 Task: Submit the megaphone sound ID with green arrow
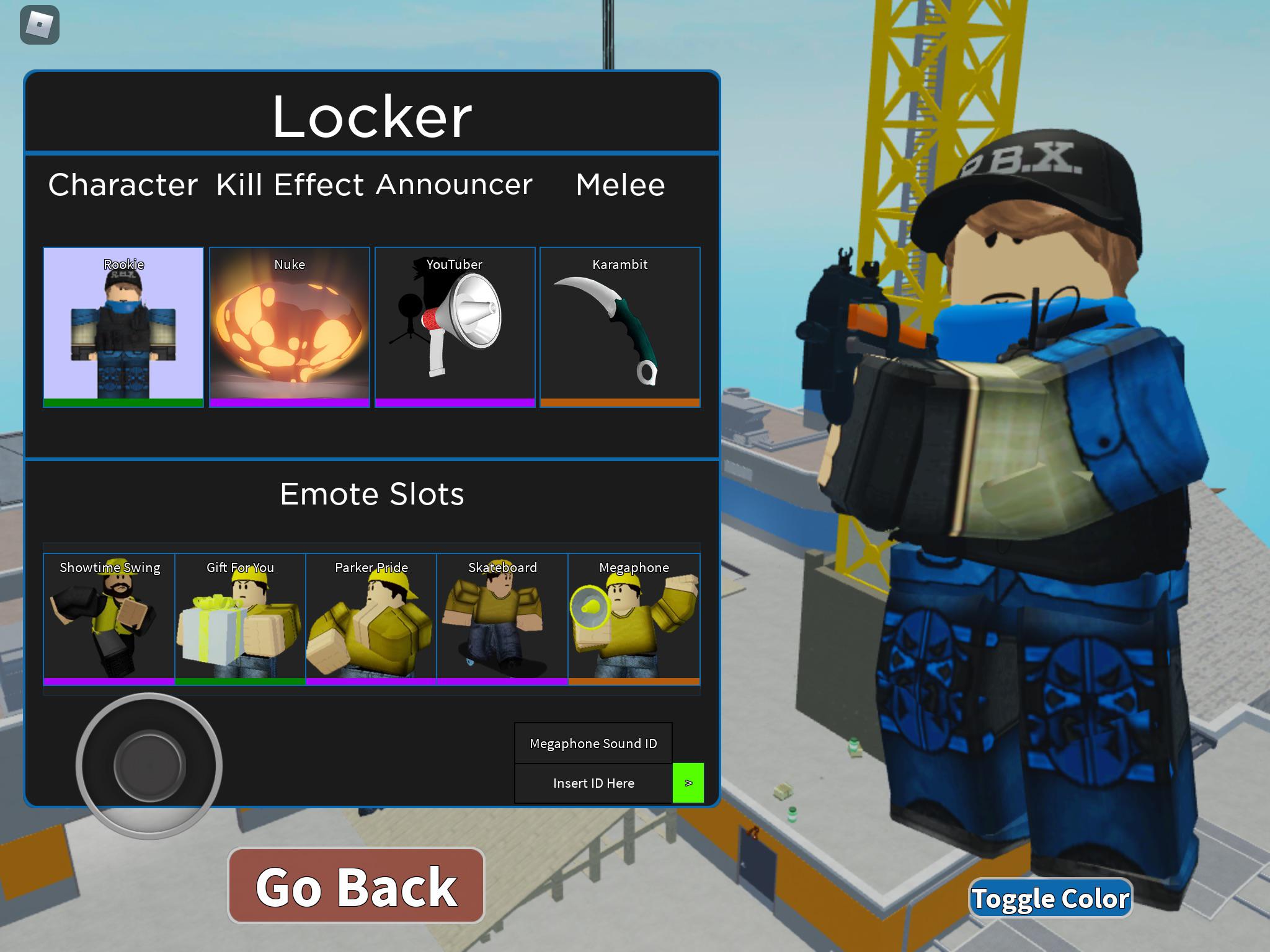pos(688,783)
